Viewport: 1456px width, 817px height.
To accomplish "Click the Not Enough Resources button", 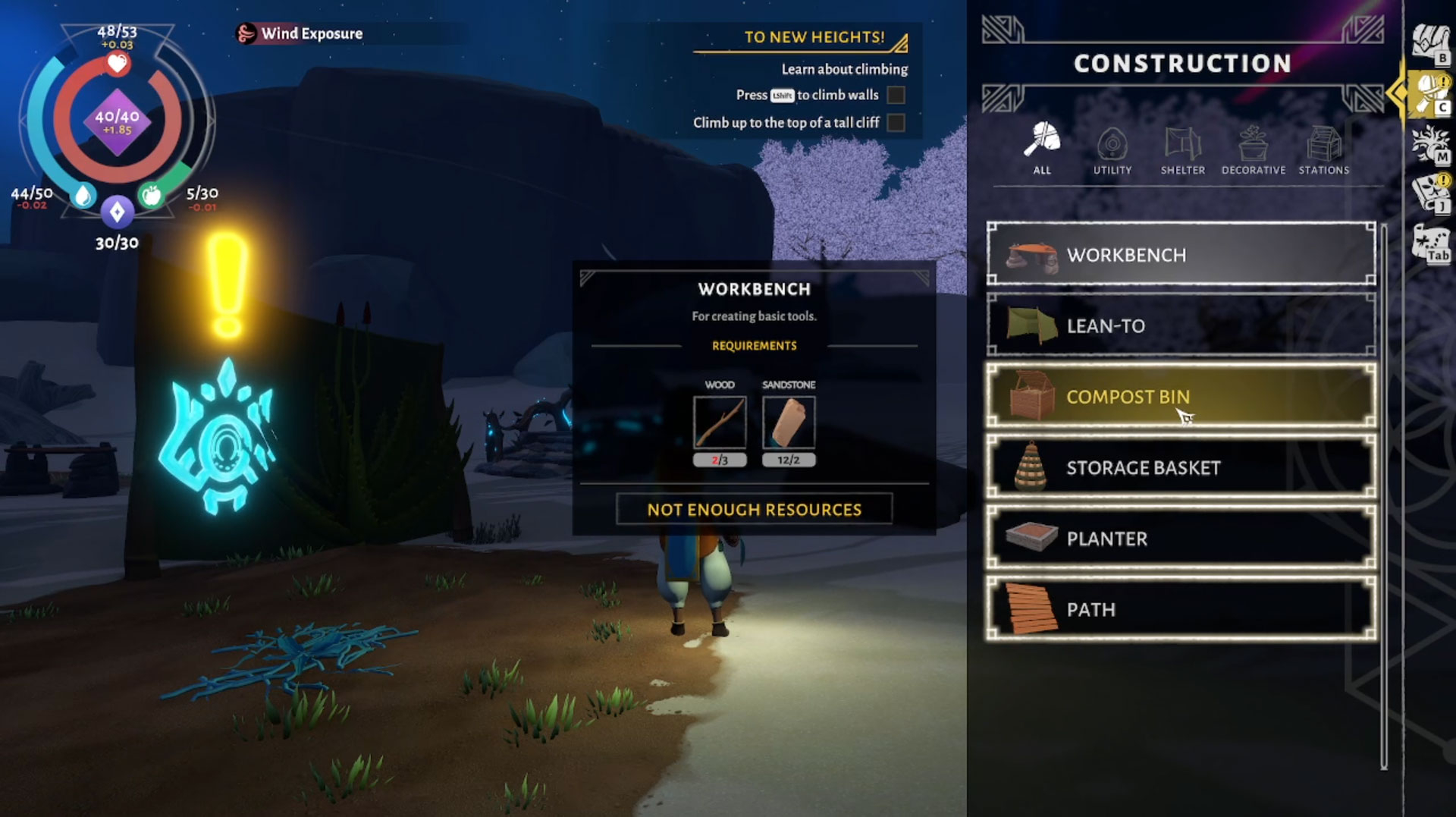I will click(754, 509).
